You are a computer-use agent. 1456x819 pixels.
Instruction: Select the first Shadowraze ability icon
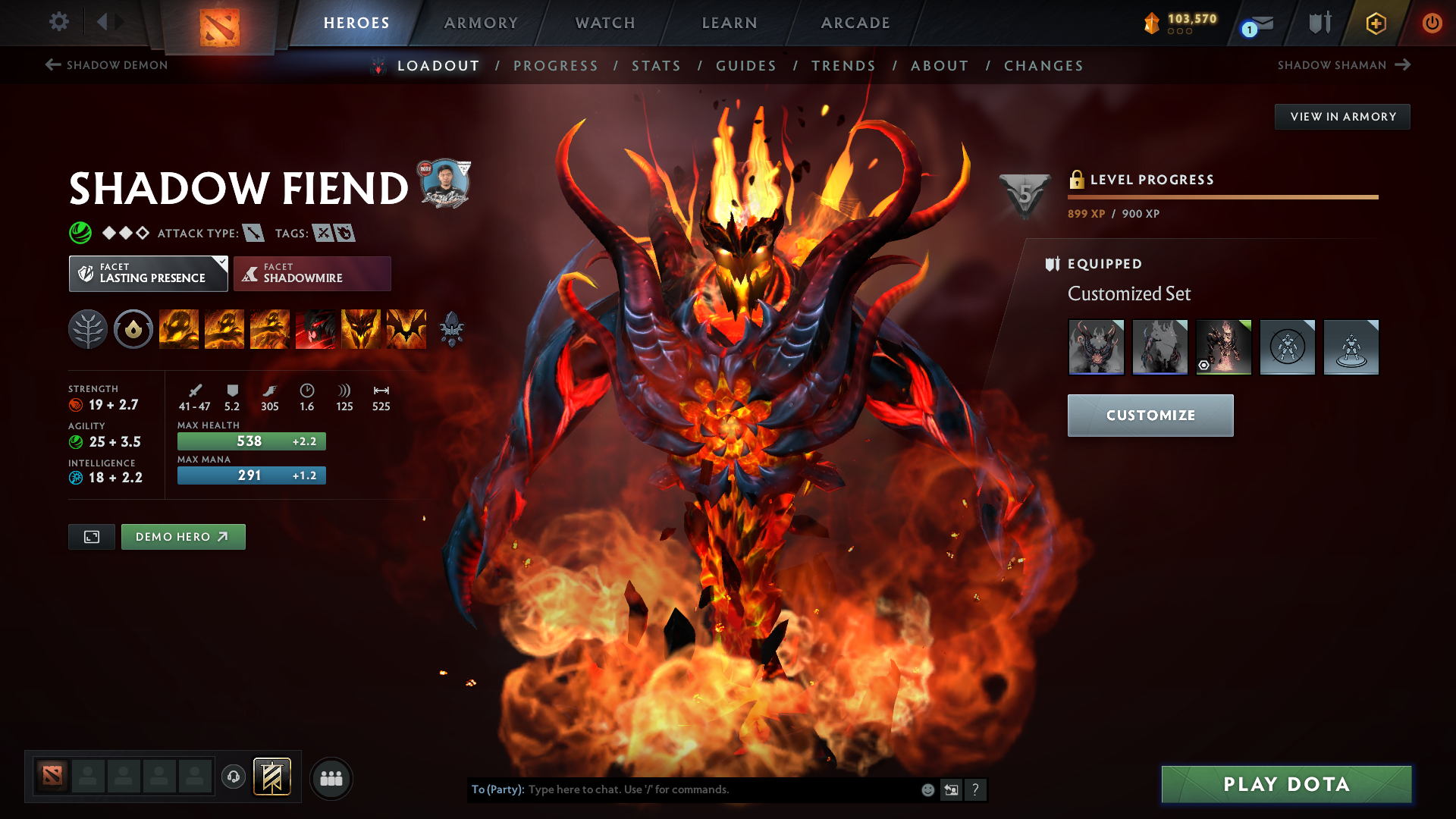[179, 329]
